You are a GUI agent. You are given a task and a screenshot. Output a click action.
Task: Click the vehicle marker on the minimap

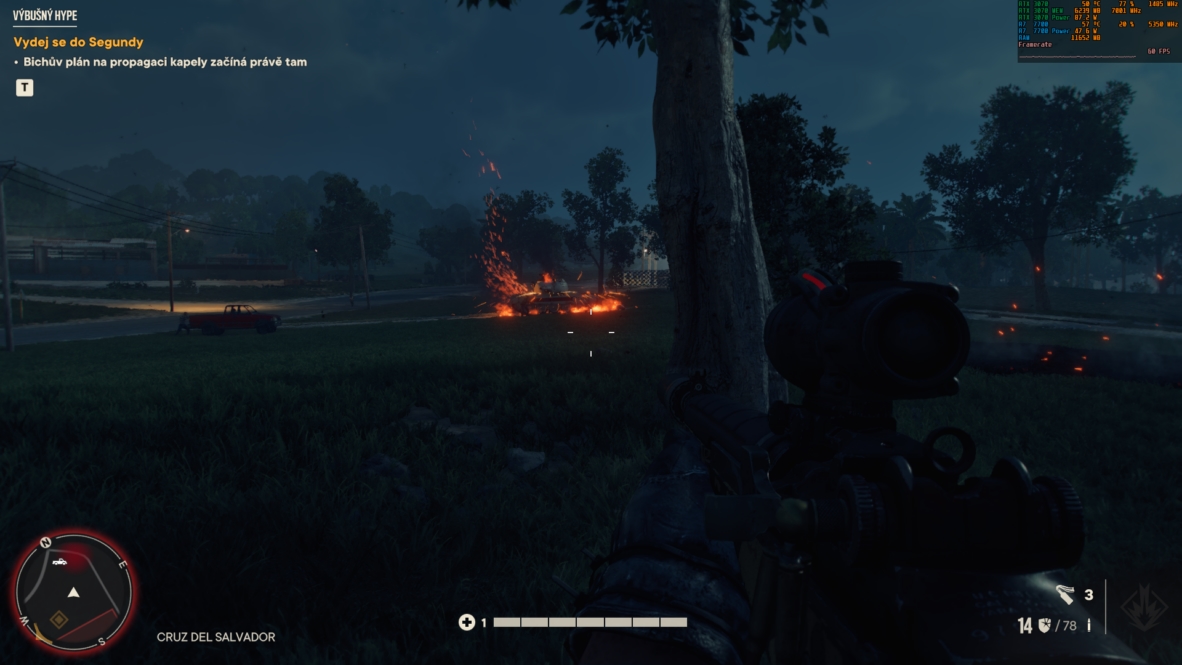[x=60, y=562]
